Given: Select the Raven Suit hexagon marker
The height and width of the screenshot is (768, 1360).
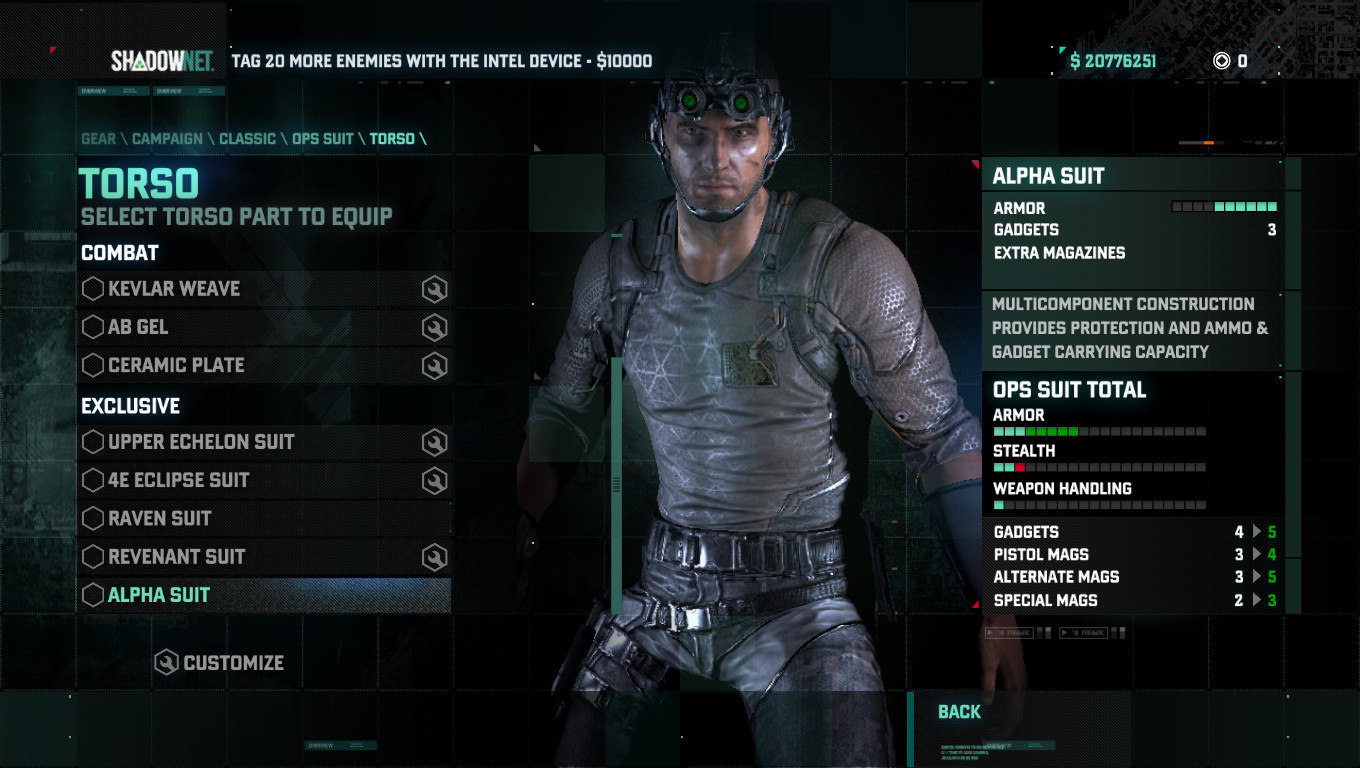Looking at the screenshot, I should pyautogui.click(x=92, y=518).
